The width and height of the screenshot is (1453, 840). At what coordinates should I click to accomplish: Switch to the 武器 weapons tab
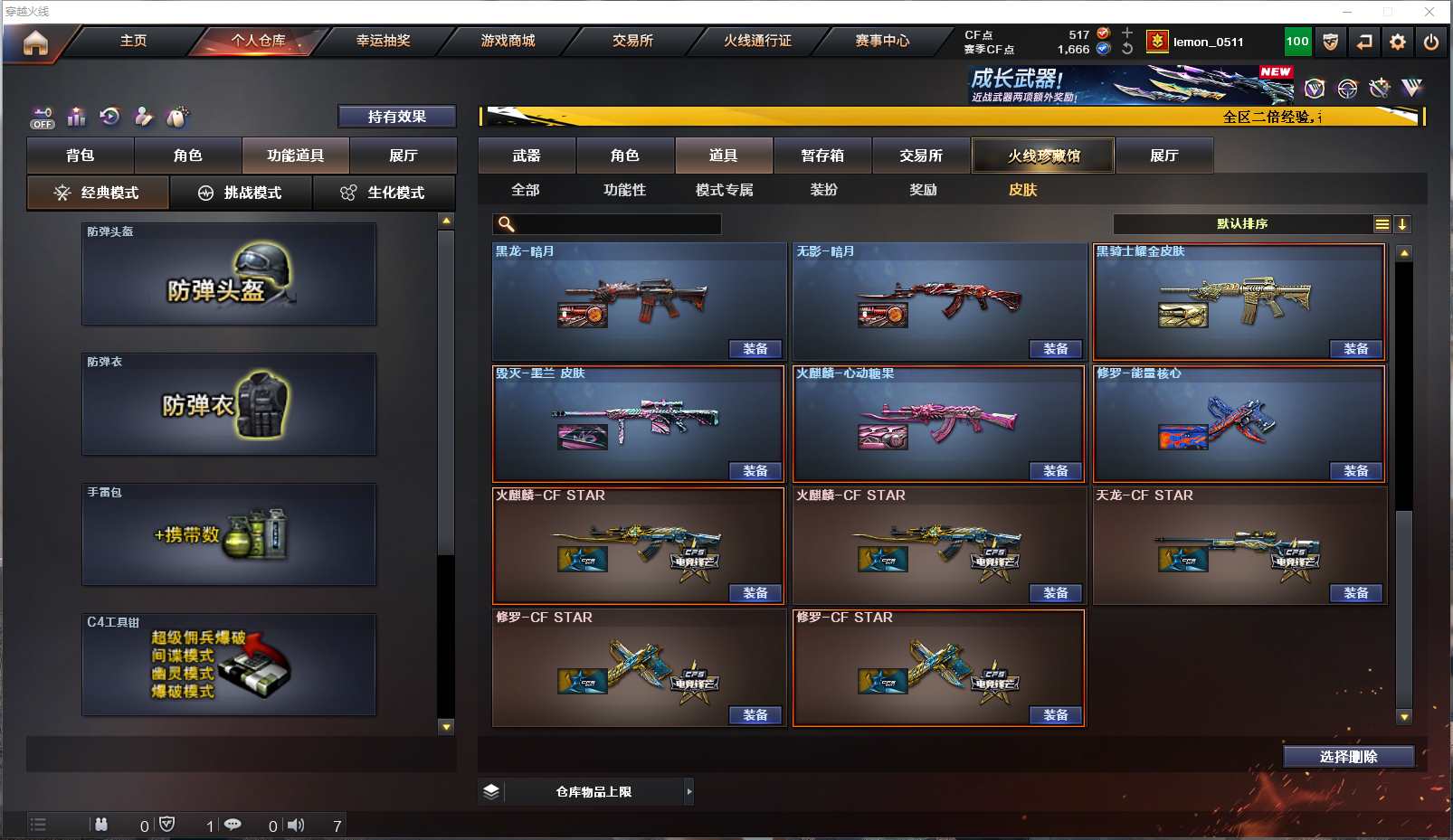point(527,156)
